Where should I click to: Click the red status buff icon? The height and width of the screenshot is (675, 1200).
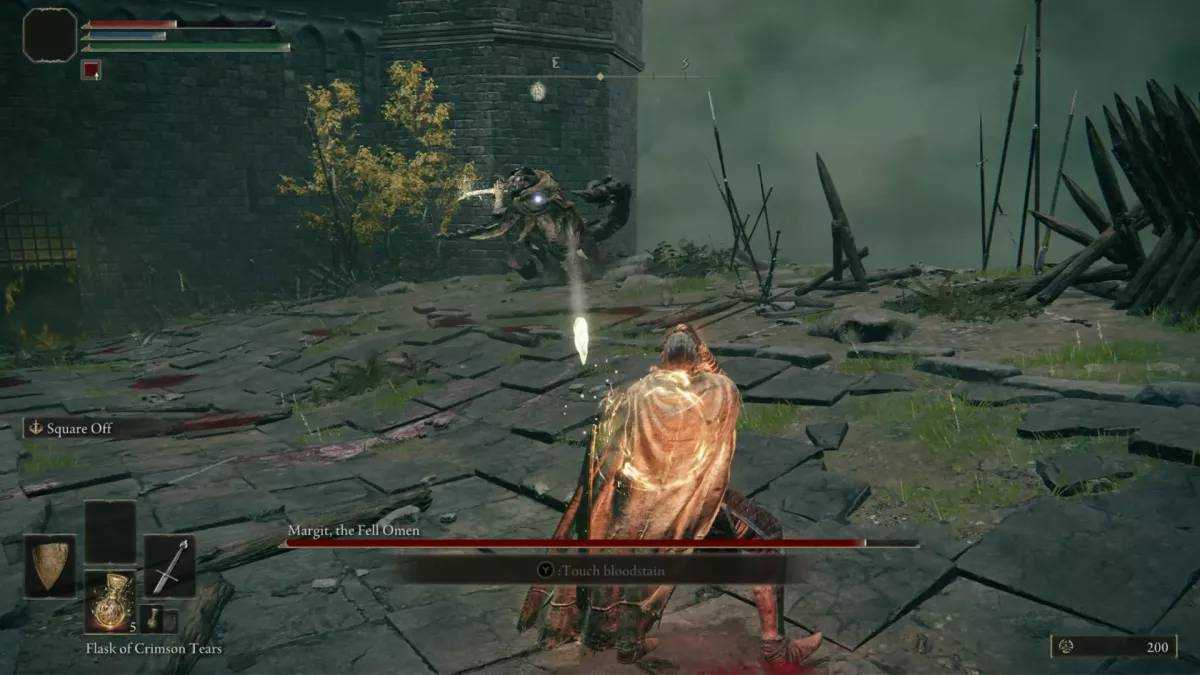(91, 70)
